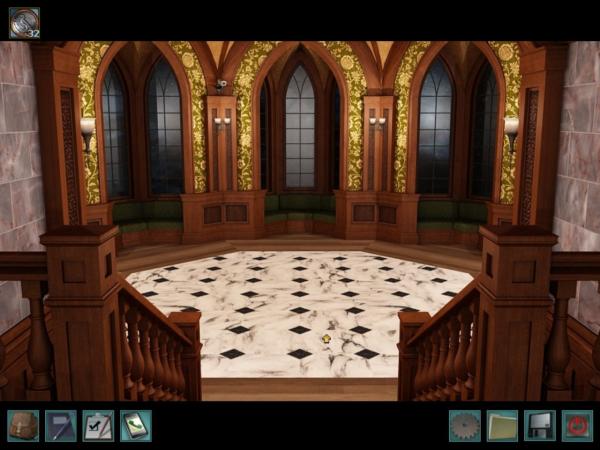This screenshot has width=600, height=450.
Task: Save the game with the floppy disk icon
Action: click(540, 425)
